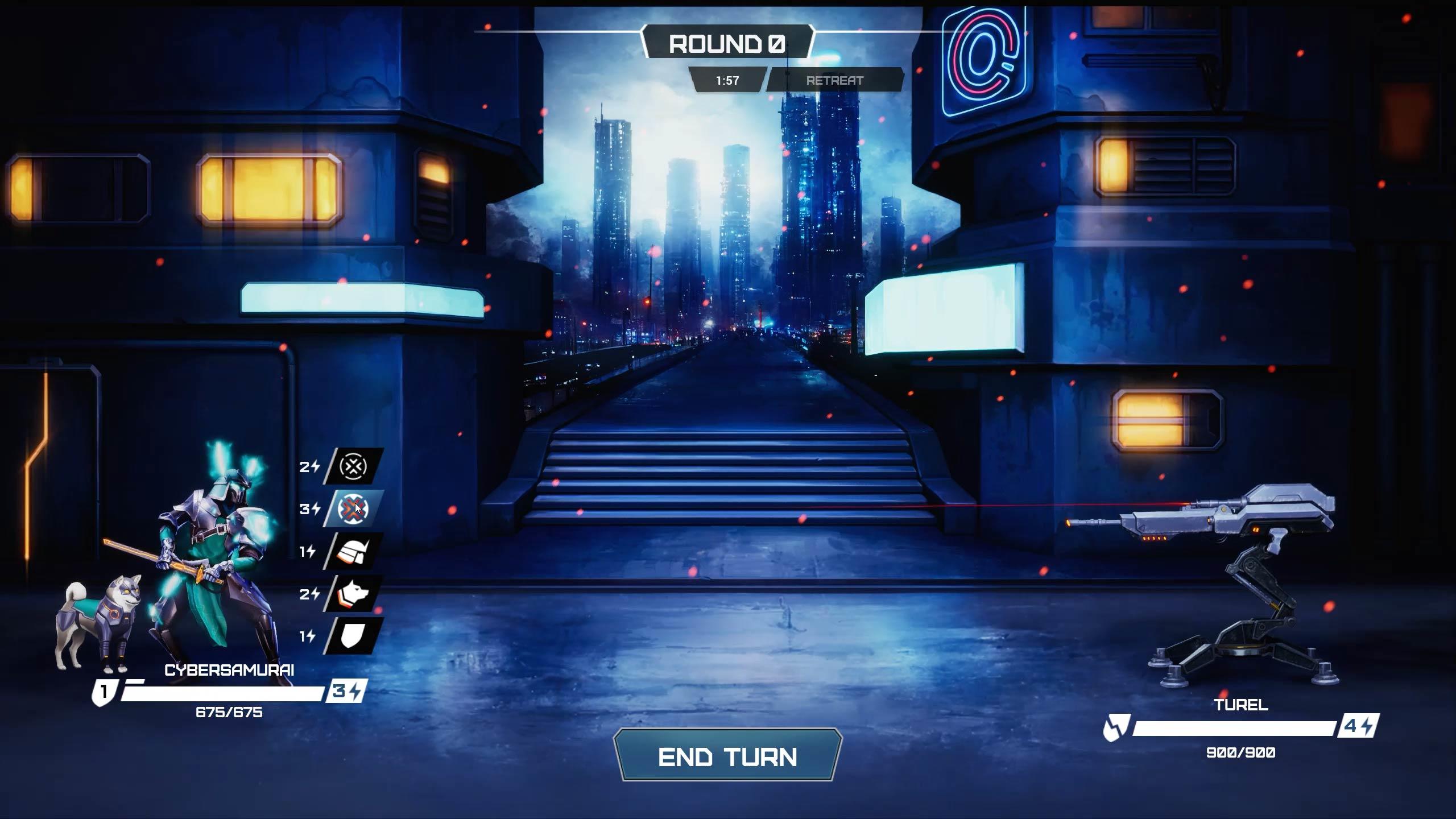Retreat from the battle
1456x819 pixels.
834,80
